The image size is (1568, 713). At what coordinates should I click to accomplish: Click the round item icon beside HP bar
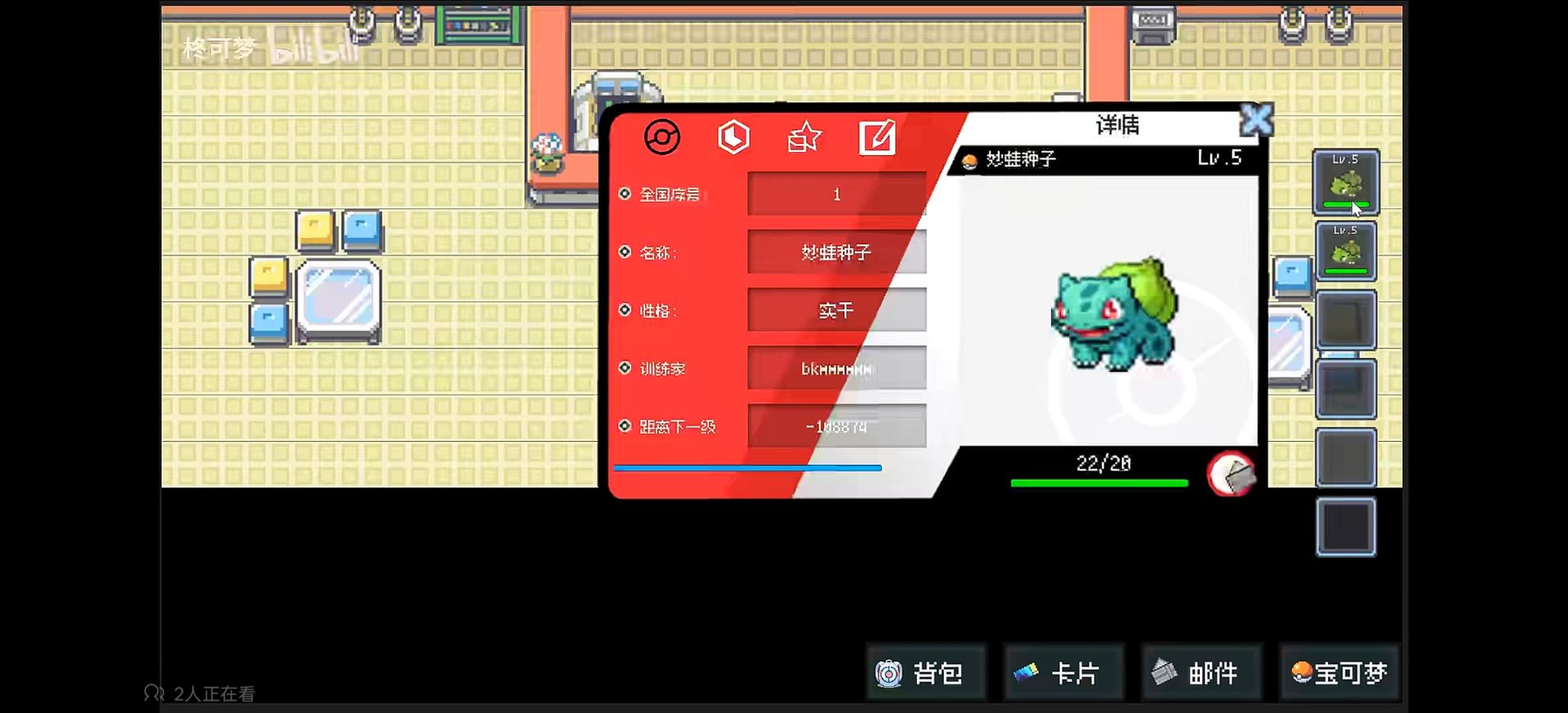tap(1231, 474)
